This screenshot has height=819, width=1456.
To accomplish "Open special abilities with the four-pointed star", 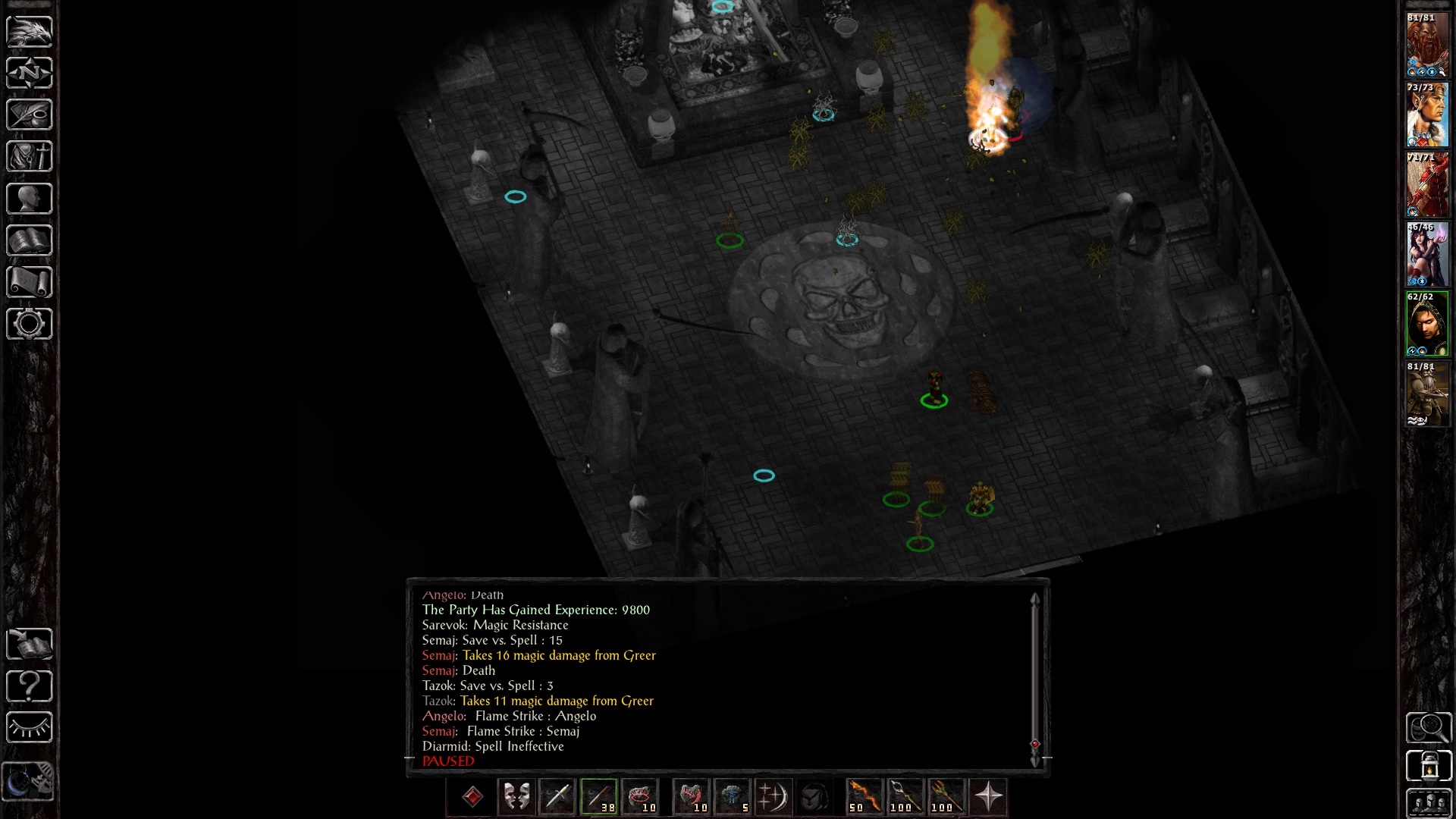I will 988,797.
